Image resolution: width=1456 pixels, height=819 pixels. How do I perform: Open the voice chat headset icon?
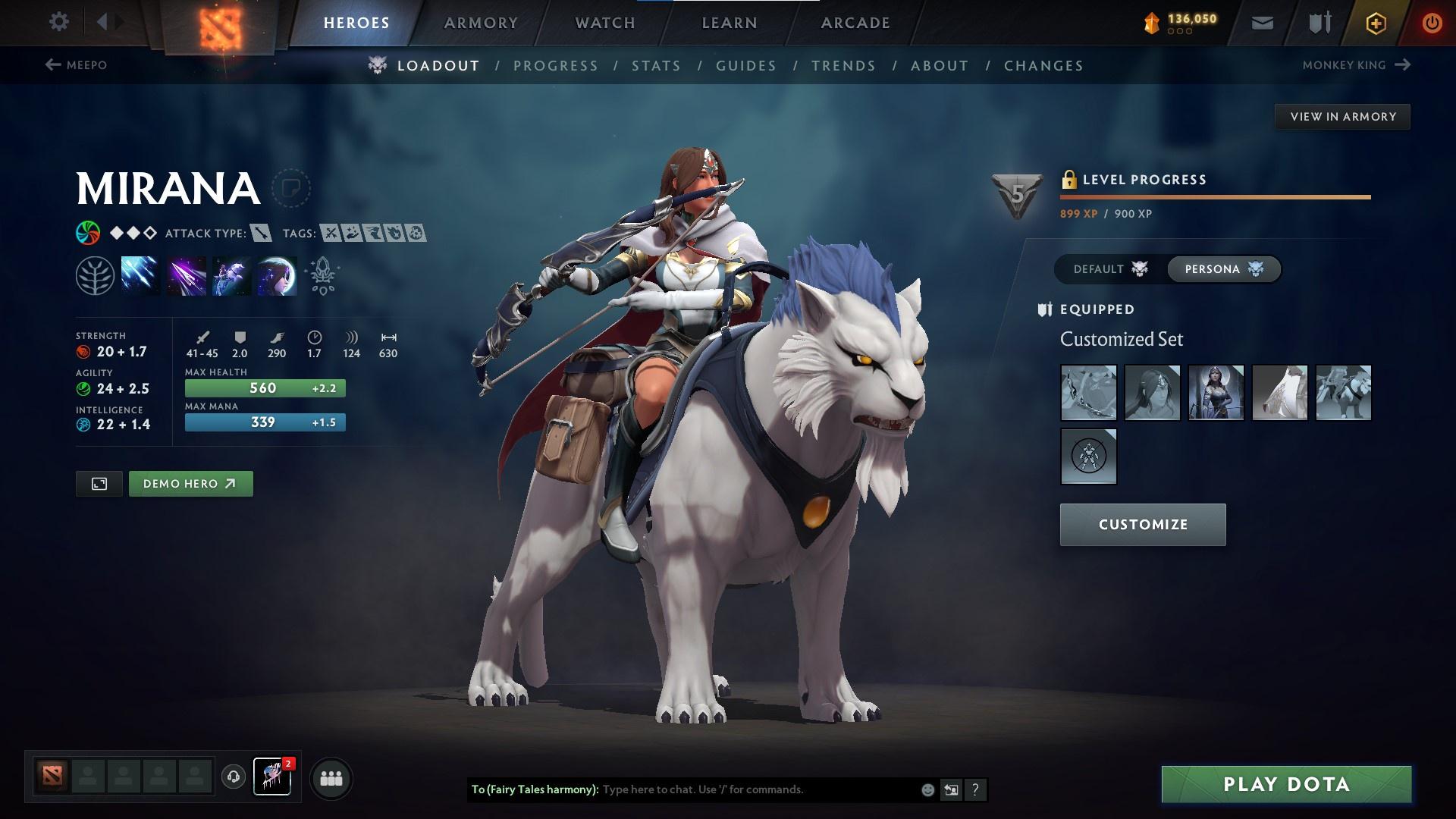[232, 777]
